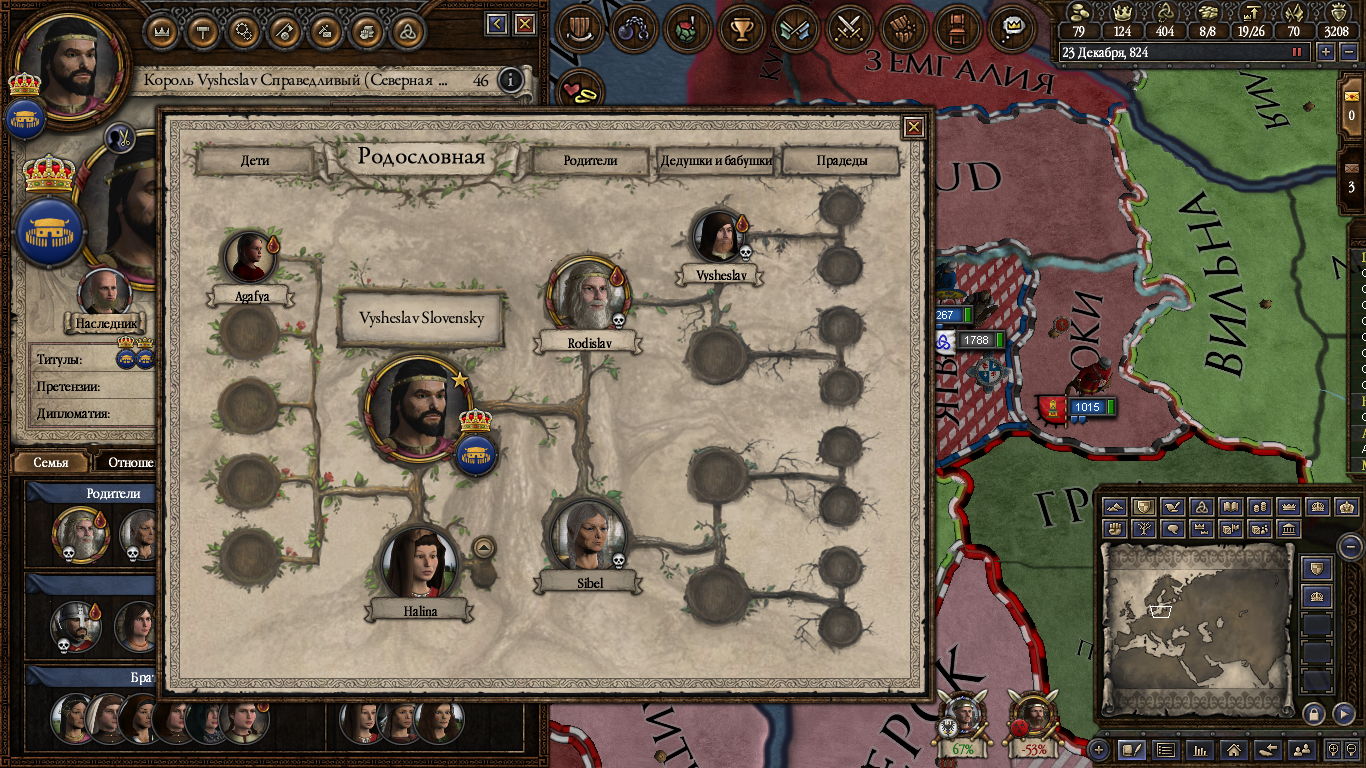Click the Наследник heir portrait
Viewport: 1366px width, 768px height.
point(104,293)
